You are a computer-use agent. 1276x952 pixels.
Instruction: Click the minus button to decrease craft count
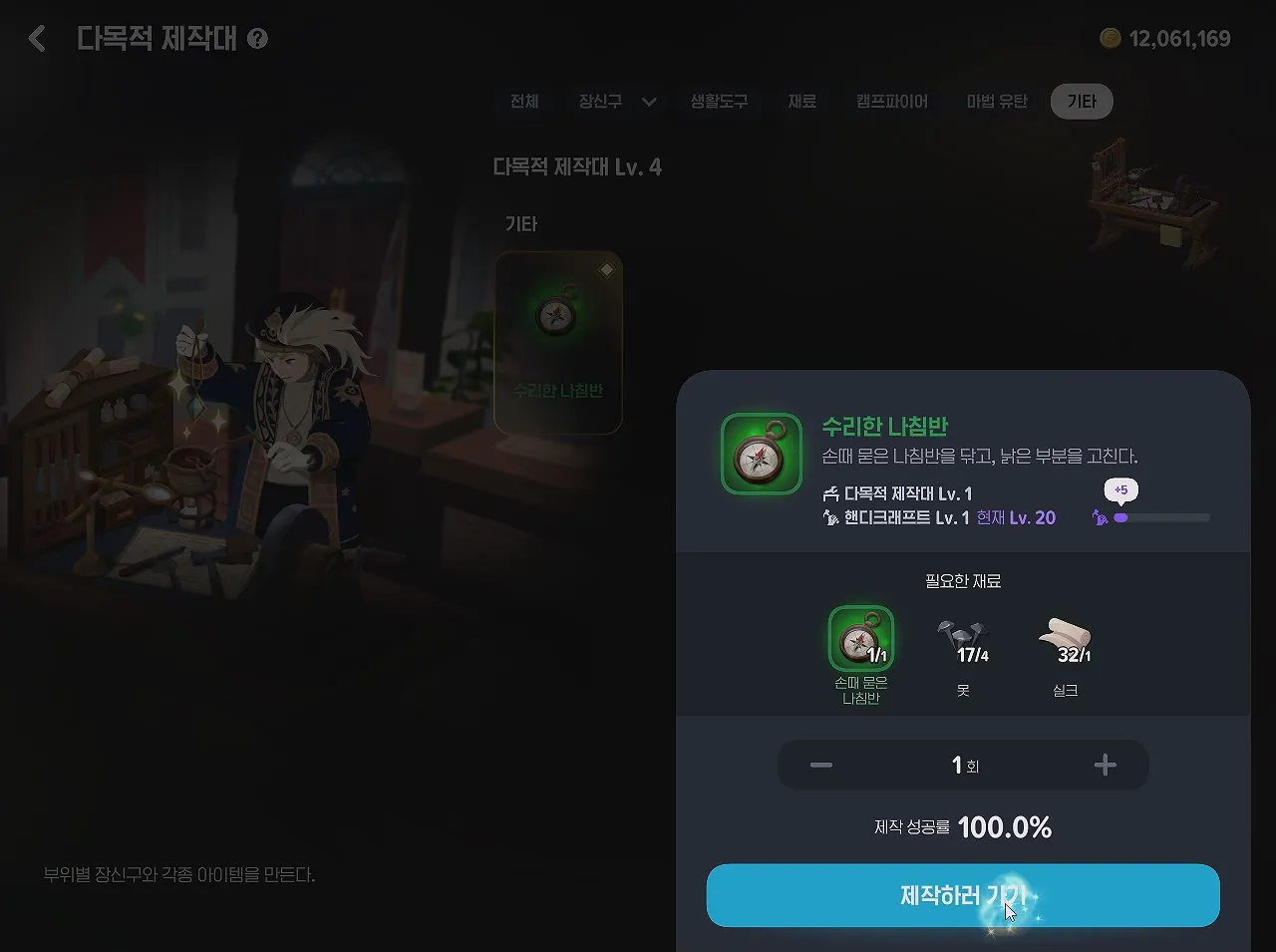(820, 765)
